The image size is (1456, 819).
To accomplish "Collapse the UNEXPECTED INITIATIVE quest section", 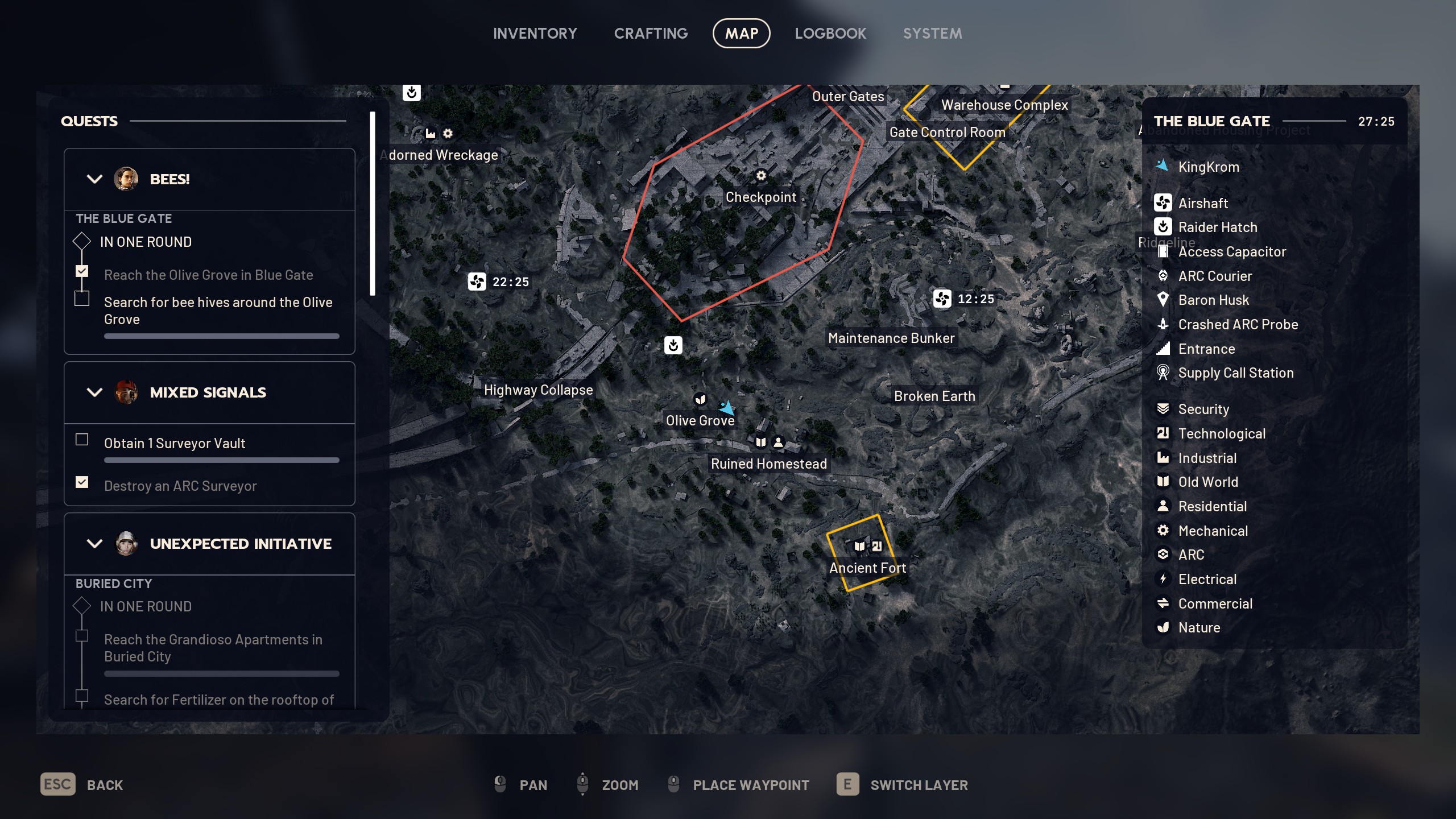I will point(95,544).
